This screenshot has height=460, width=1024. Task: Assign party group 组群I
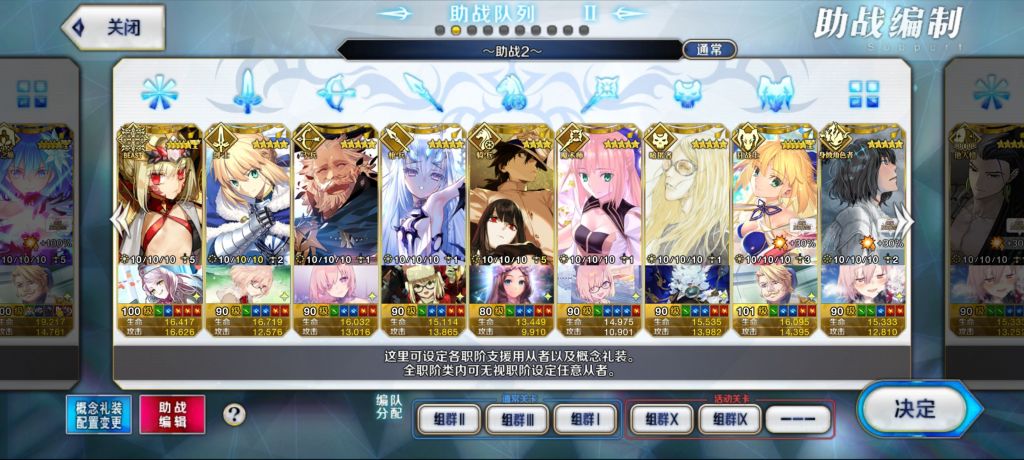pyautogui.click(x=583, y=419)
